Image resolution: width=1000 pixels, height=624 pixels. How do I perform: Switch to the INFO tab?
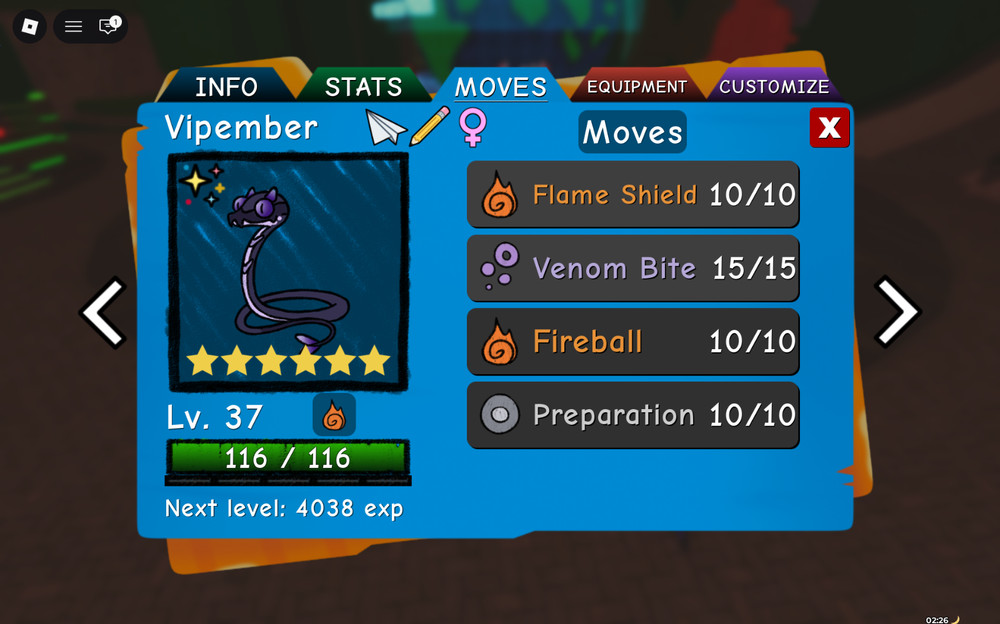(x=226, y=86)
